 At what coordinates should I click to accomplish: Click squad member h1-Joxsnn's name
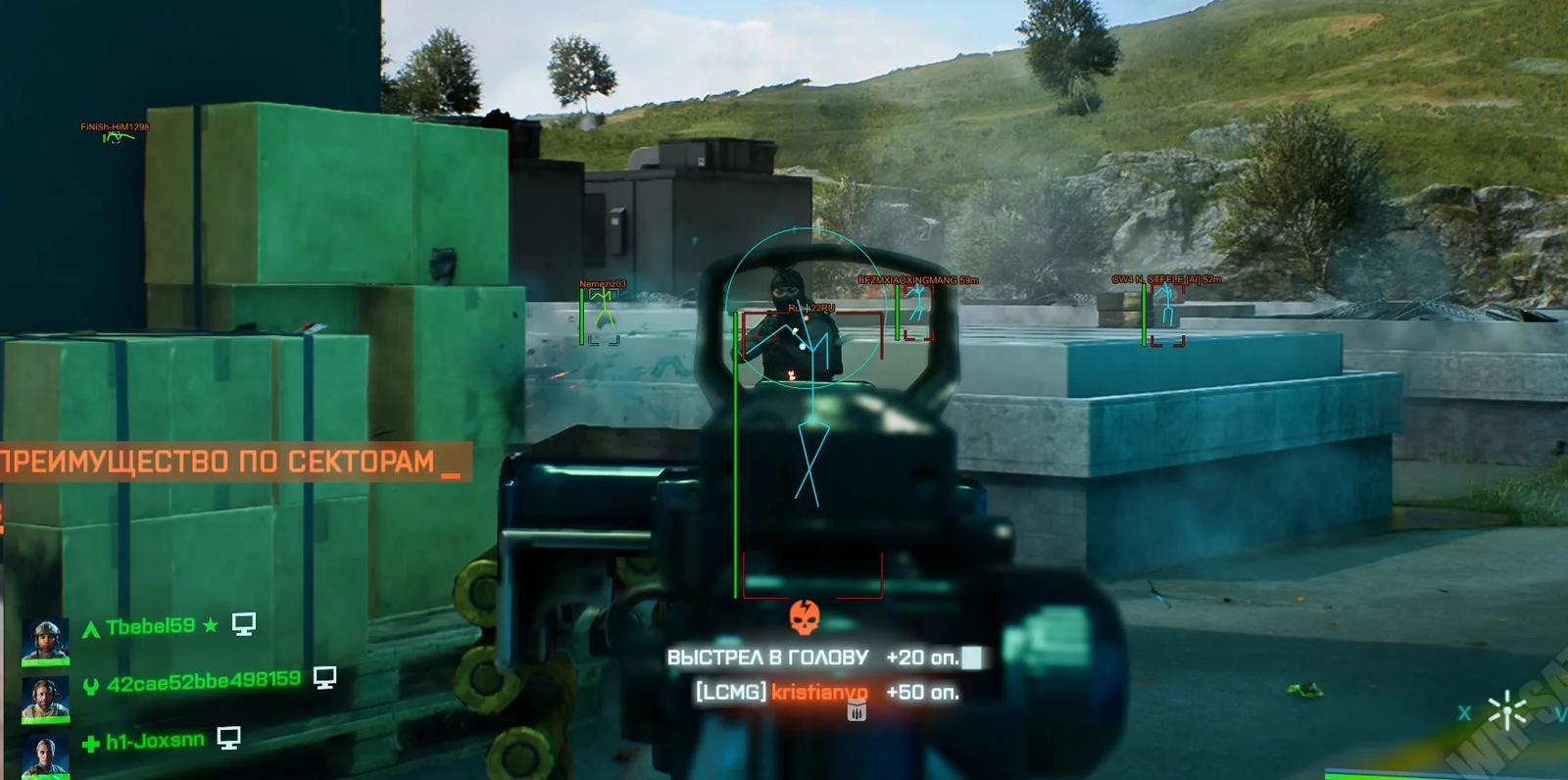(155, 741)
